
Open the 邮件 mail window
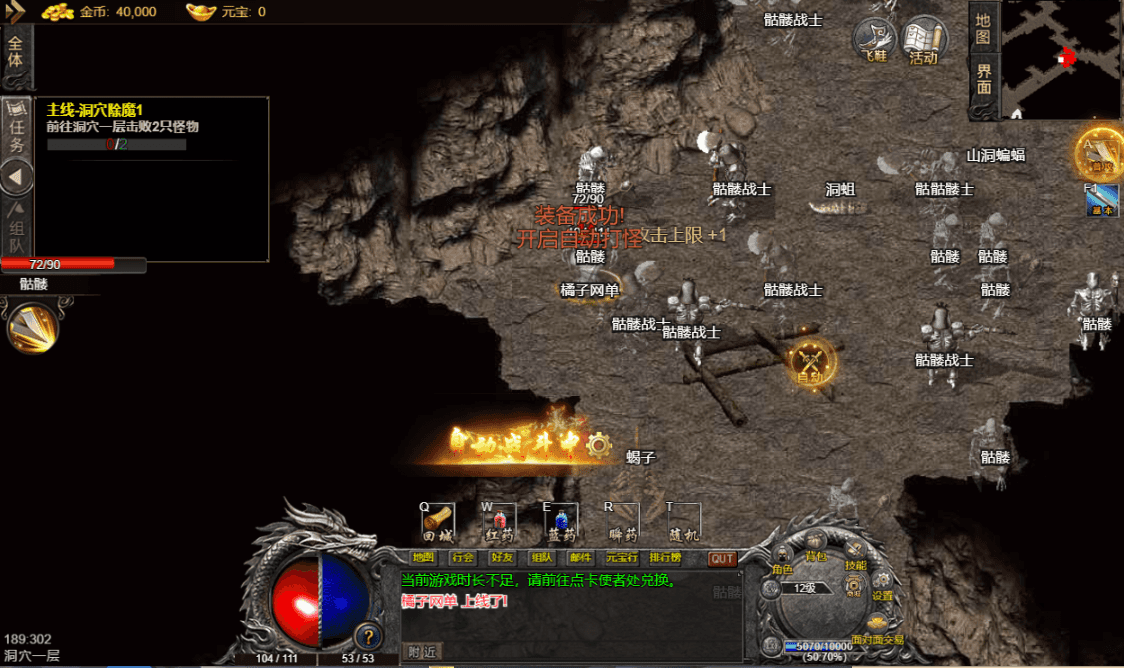[580, 558]
